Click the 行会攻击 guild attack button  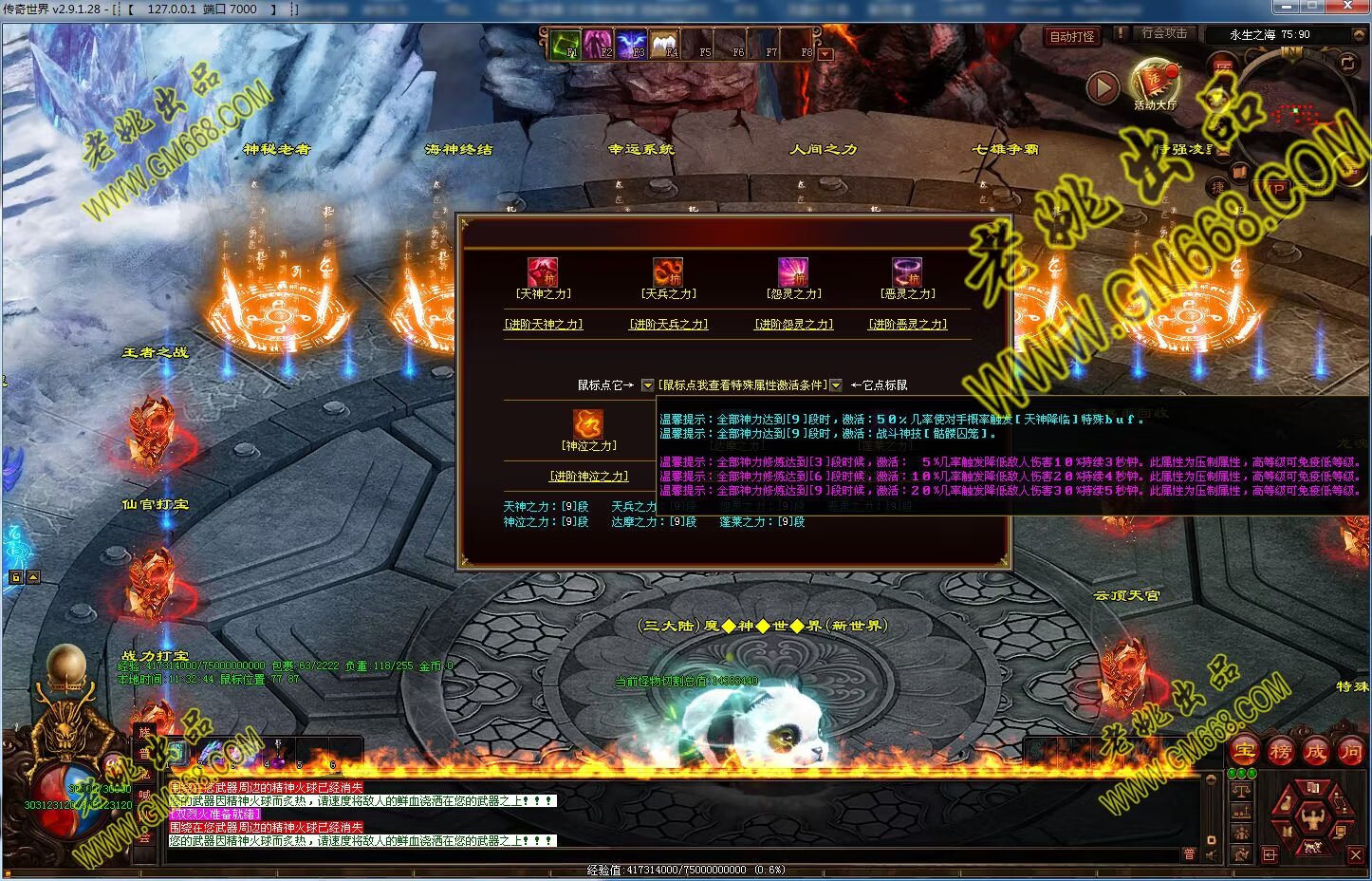tap(1163, 33)
